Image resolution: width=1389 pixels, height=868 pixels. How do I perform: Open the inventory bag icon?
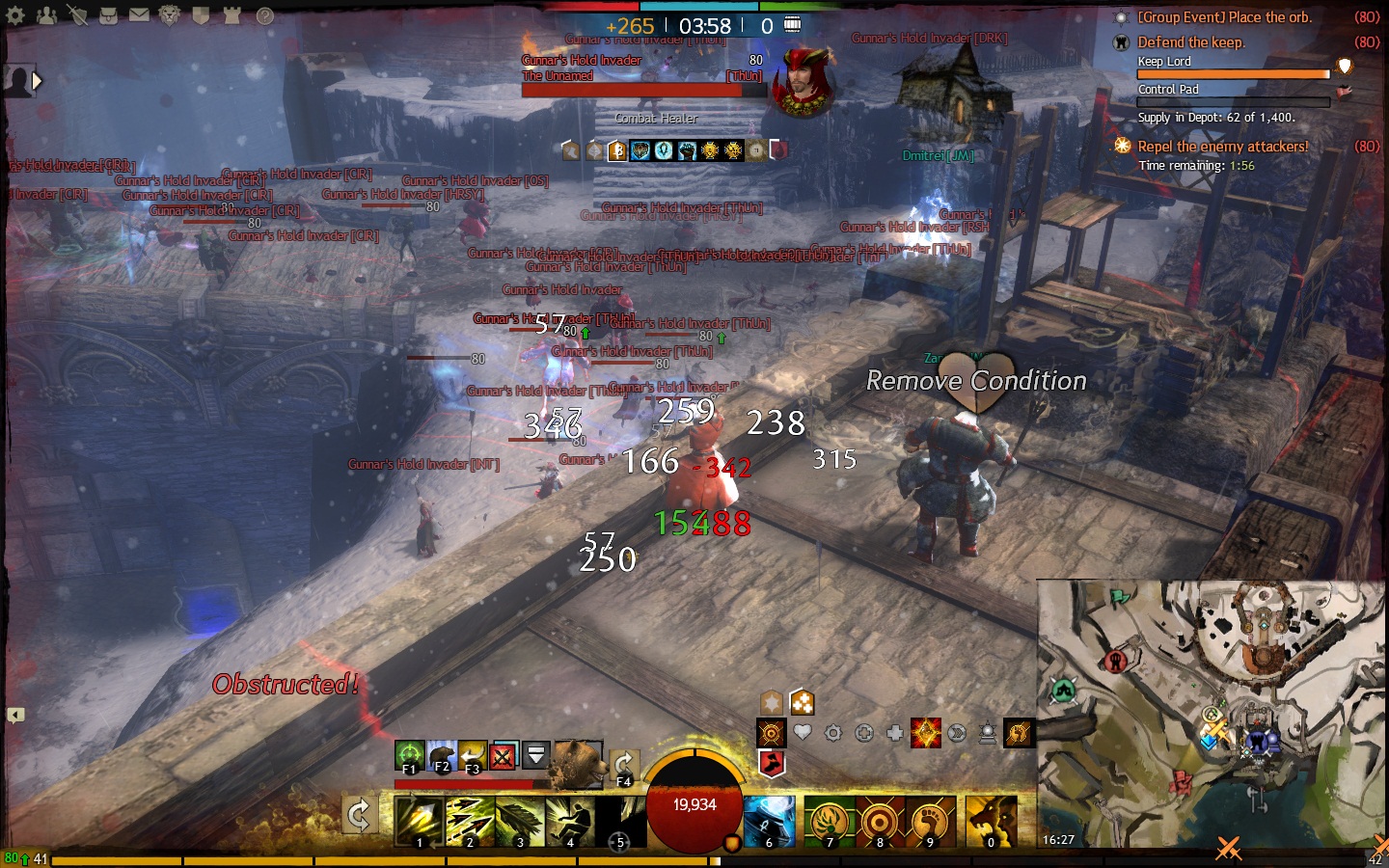point(108,15)
